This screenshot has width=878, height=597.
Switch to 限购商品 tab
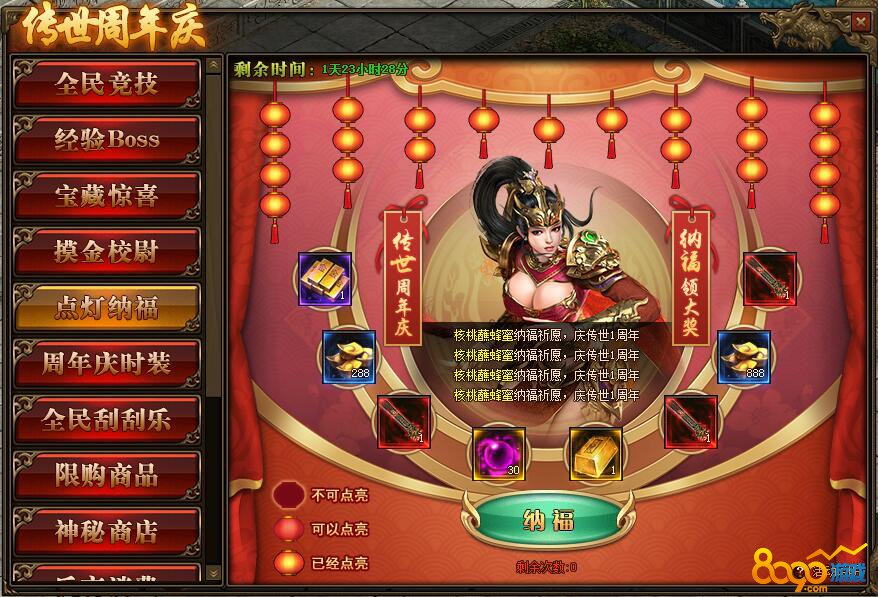[x=106, y=475]
